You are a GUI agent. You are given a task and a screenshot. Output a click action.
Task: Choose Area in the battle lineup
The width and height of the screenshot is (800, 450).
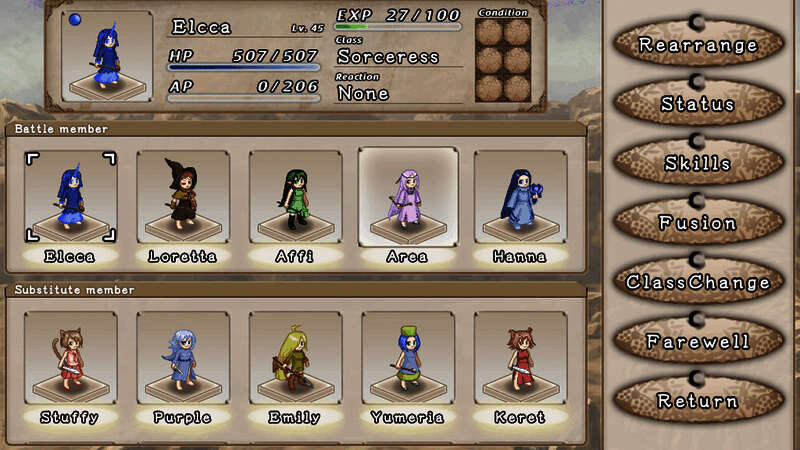[407, 198]
